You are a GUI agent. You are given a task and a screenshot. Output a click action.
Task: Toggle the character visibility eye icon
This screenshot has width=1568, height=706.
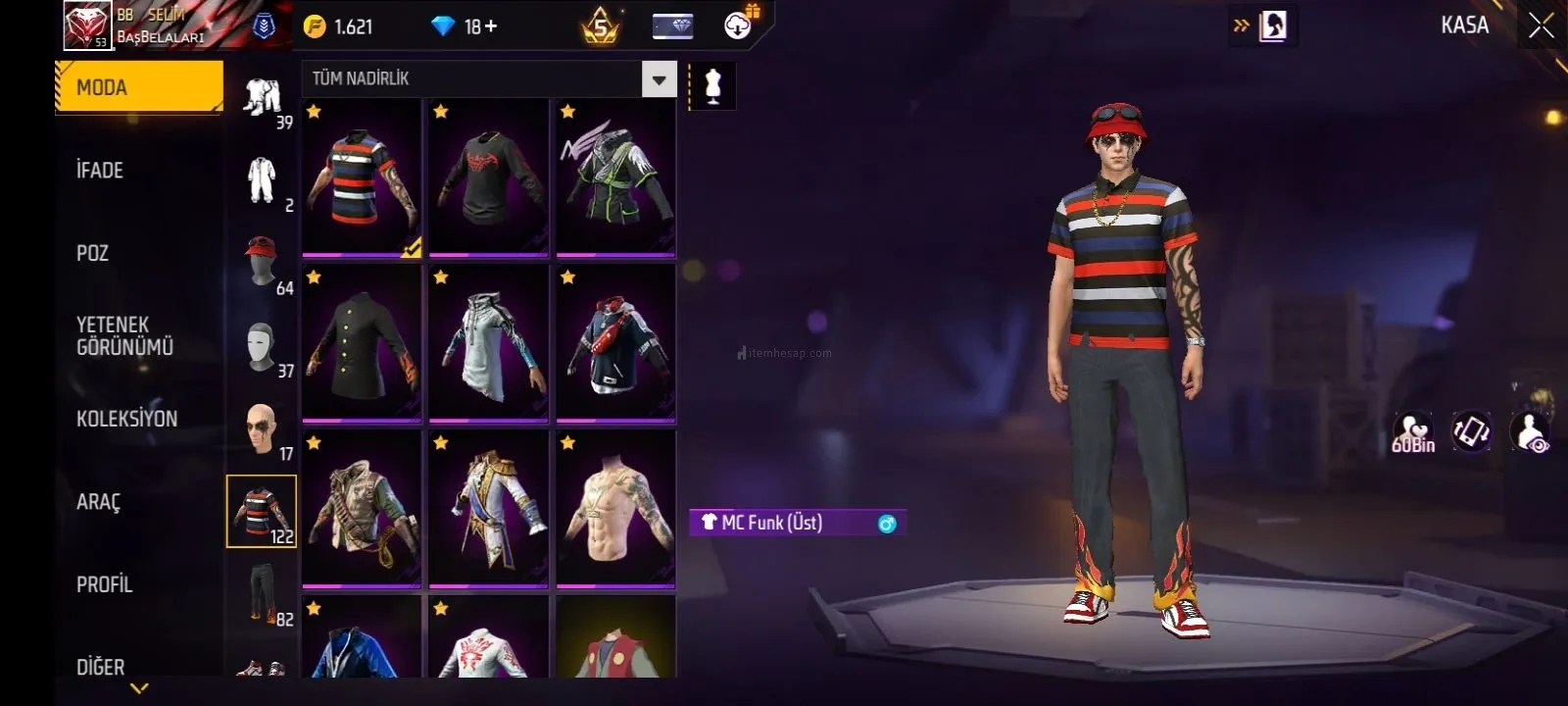point(1530,432)
